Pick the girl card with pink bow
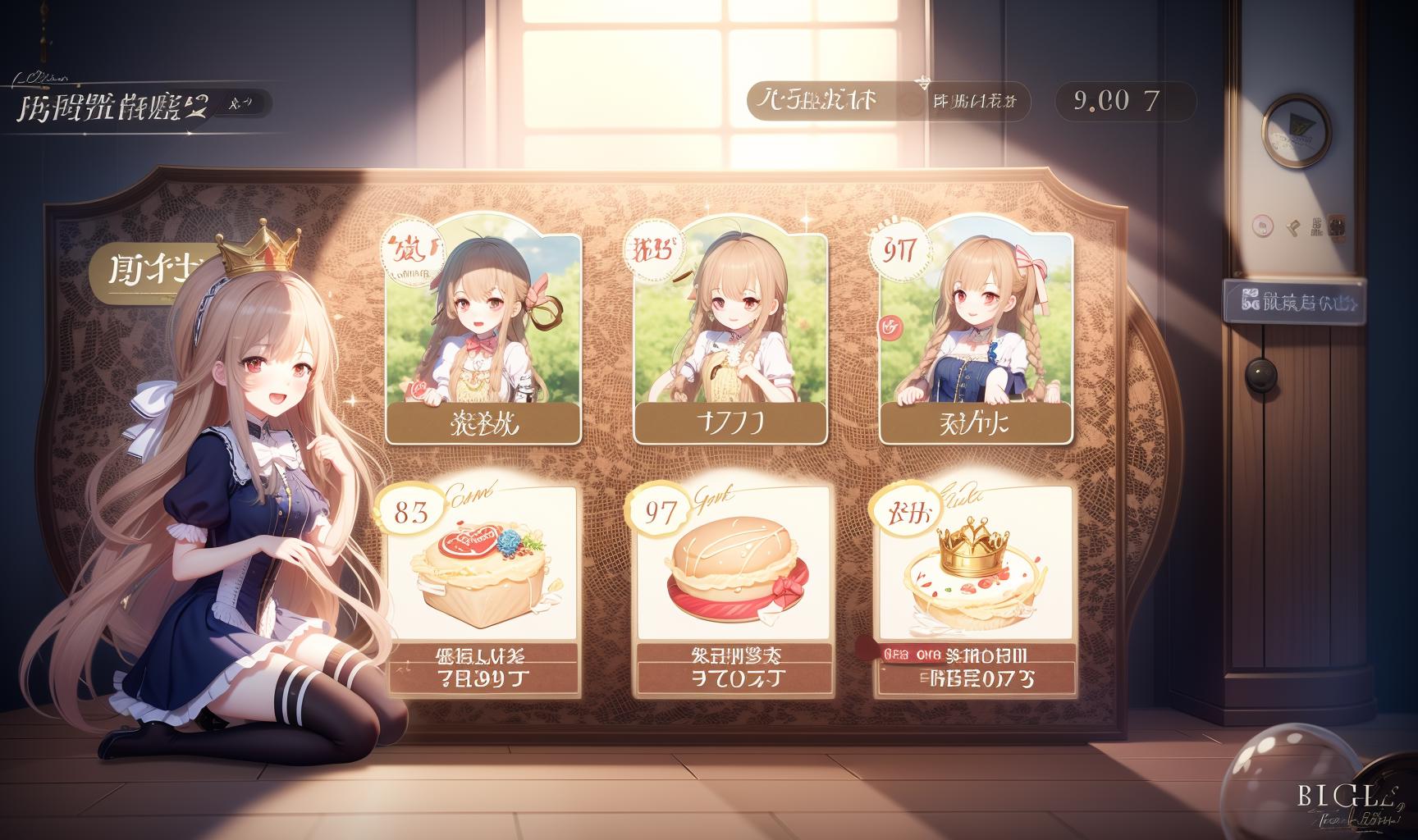The height and width of the screenshot is (840, 1418). click(976, 338)
